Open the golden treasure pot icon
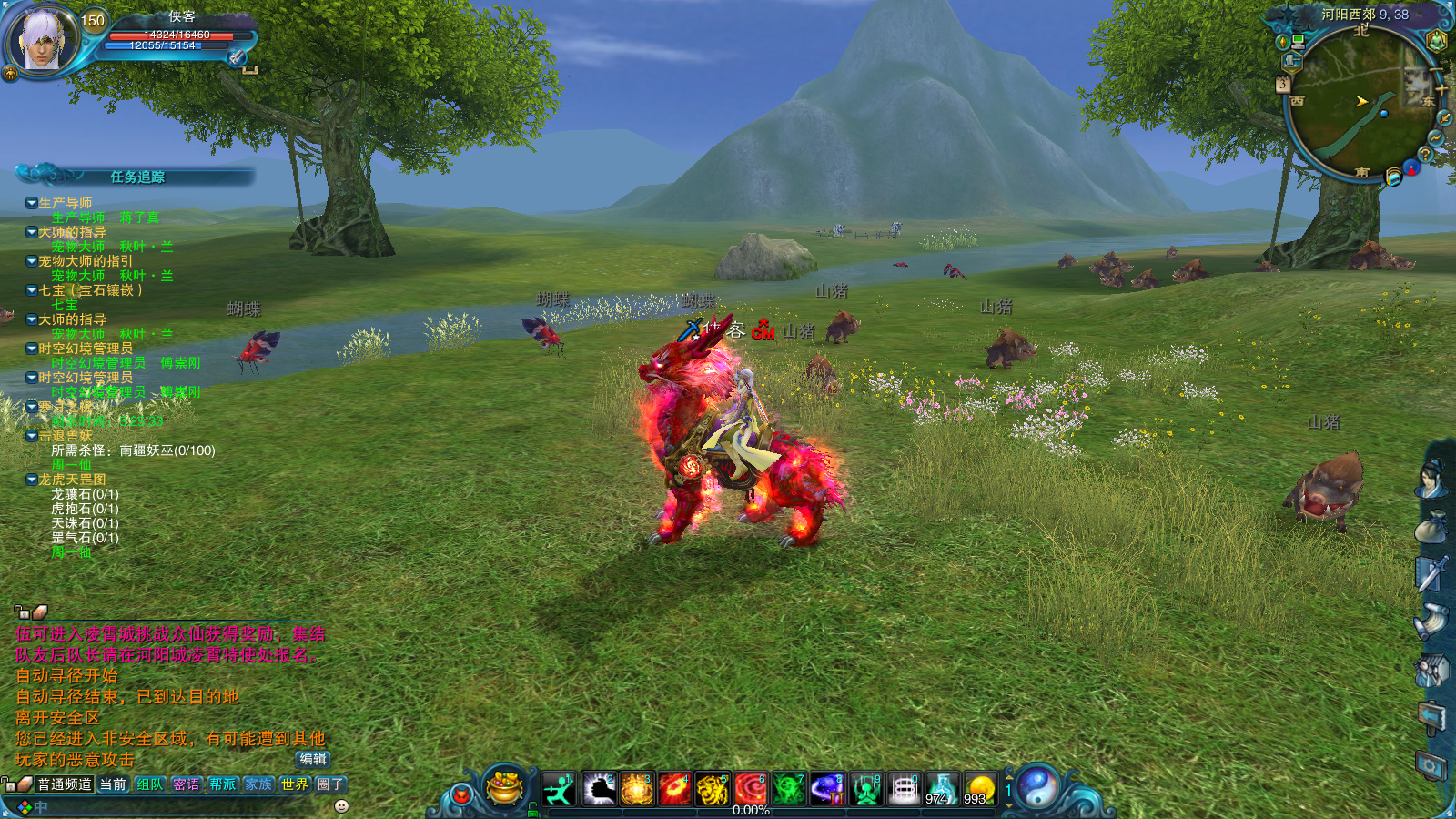 pyautogui.click(x=504, y=787)
